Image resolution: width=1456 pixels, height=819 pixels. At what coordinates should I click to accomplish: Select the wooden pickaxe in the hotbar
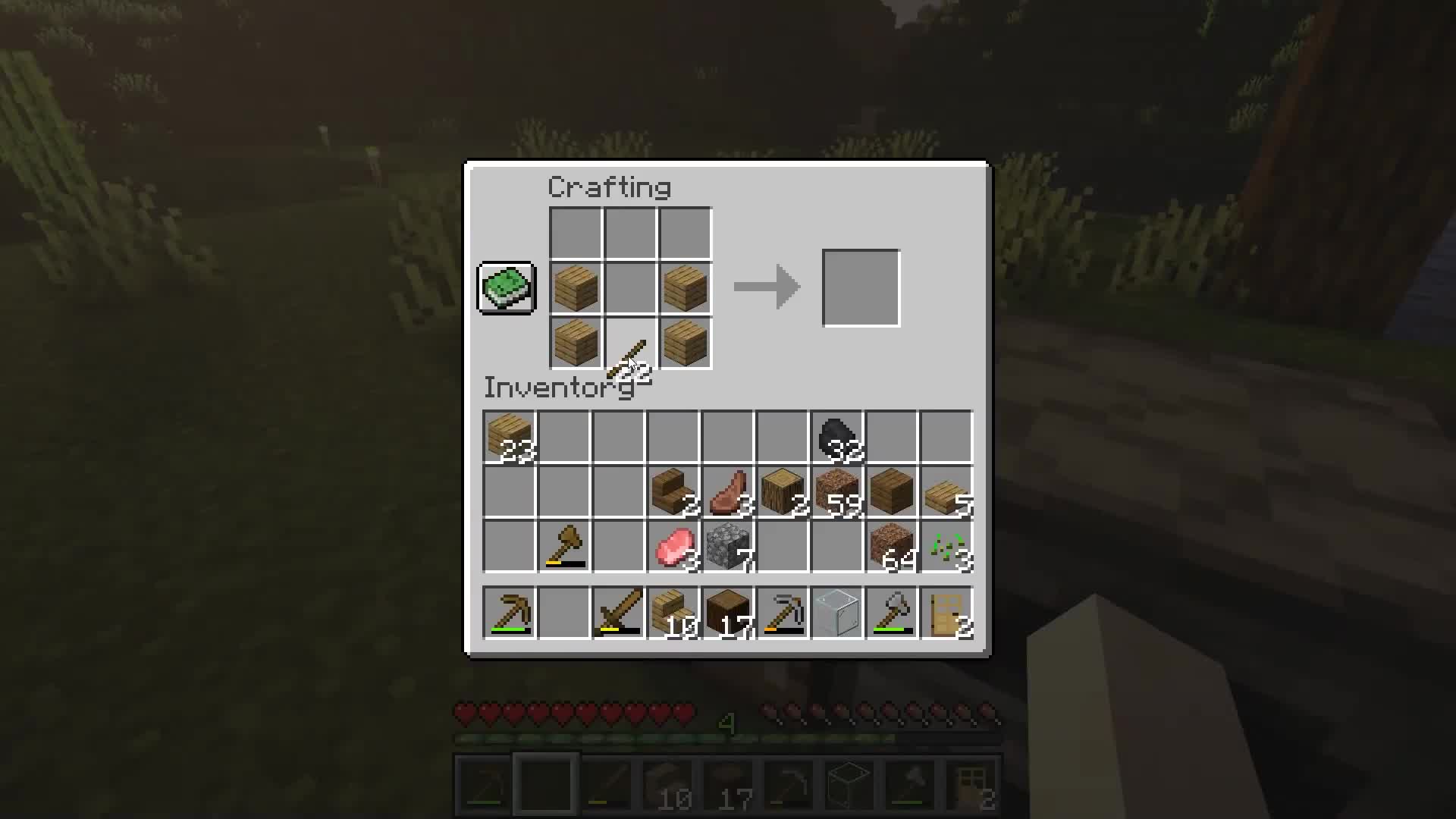click(510, 613)
